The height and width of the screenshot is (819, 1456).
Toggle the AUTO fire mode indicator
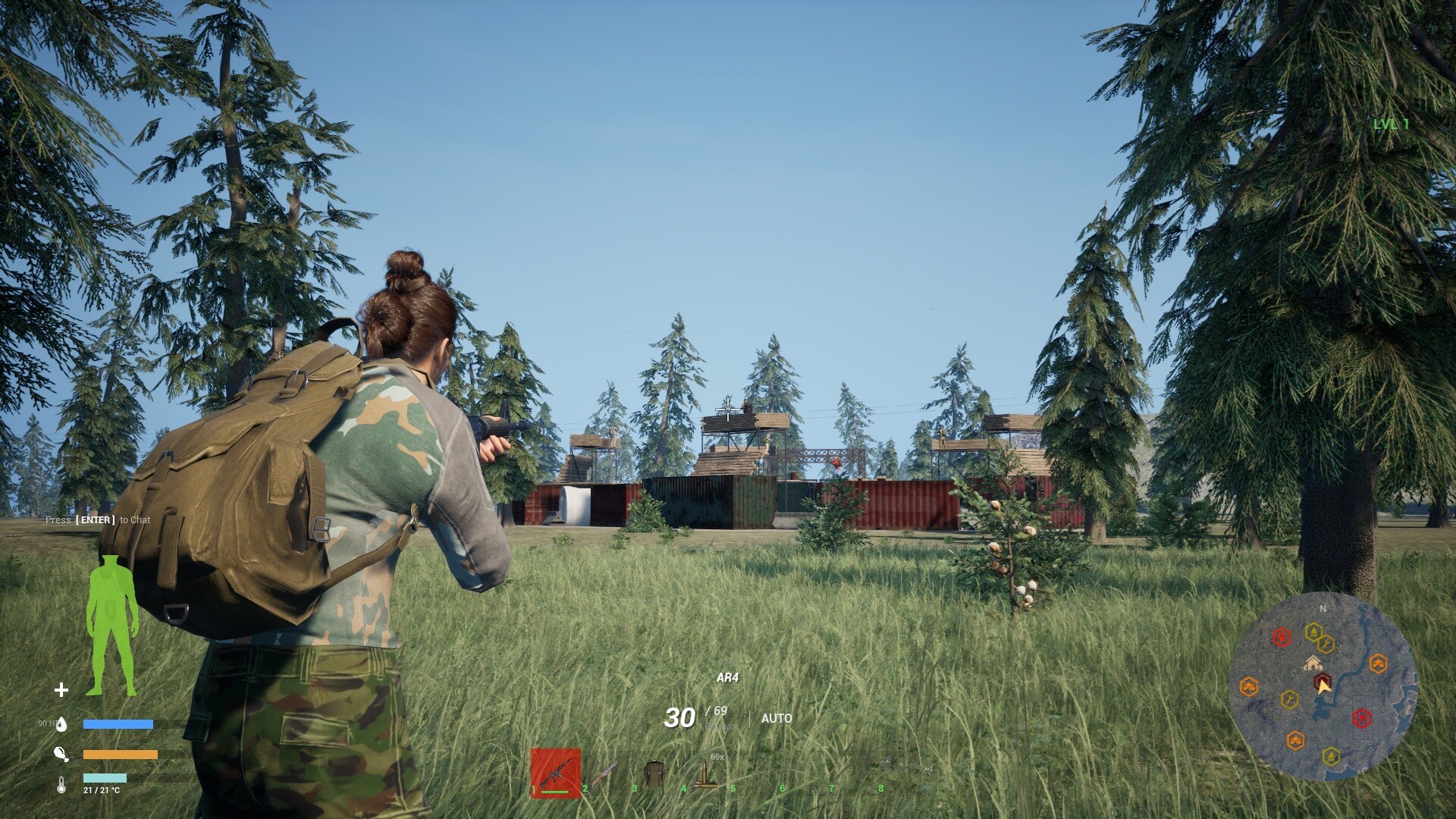(x=775, y=718)
